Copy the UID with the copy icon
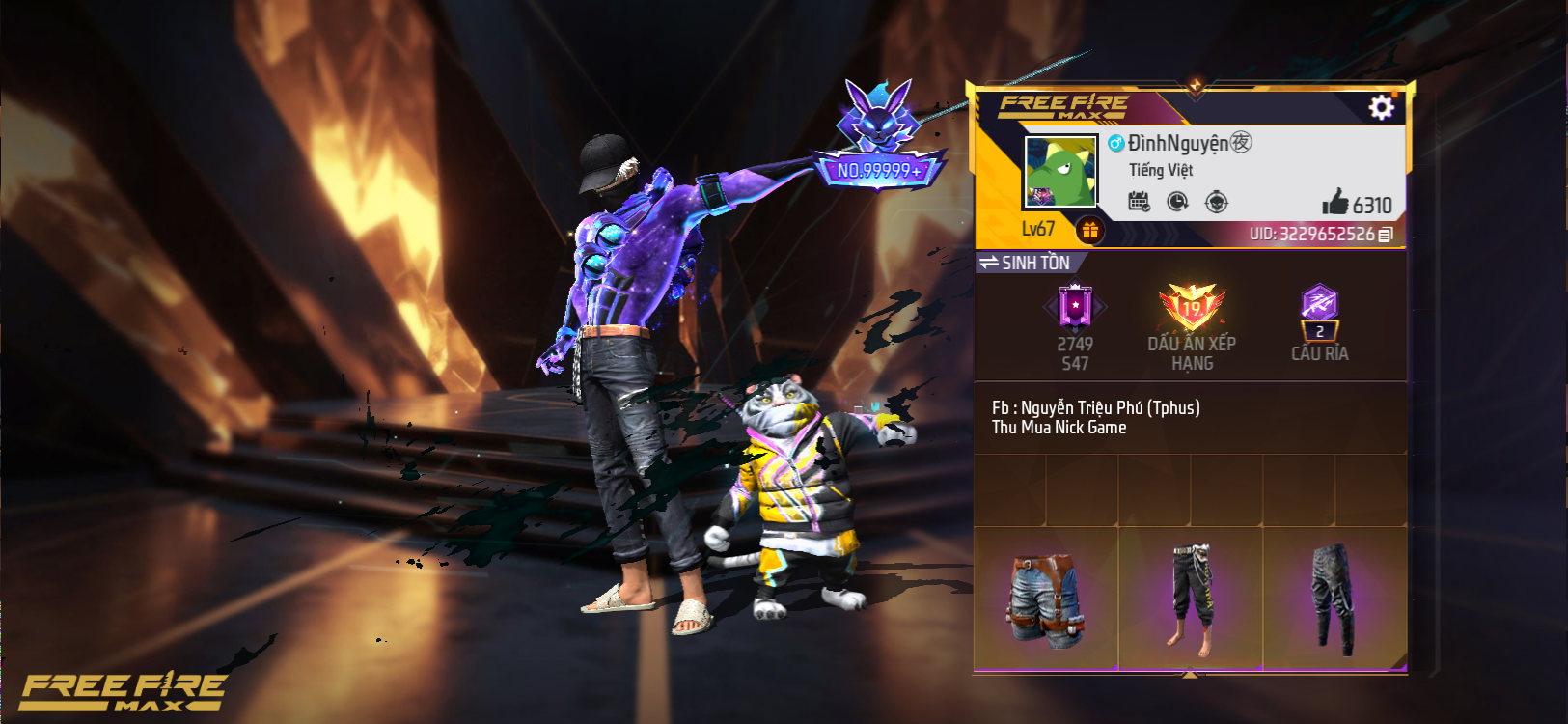Image resolution: width=1568 pixels, height=724 pixels. [x=1386, y=235]
